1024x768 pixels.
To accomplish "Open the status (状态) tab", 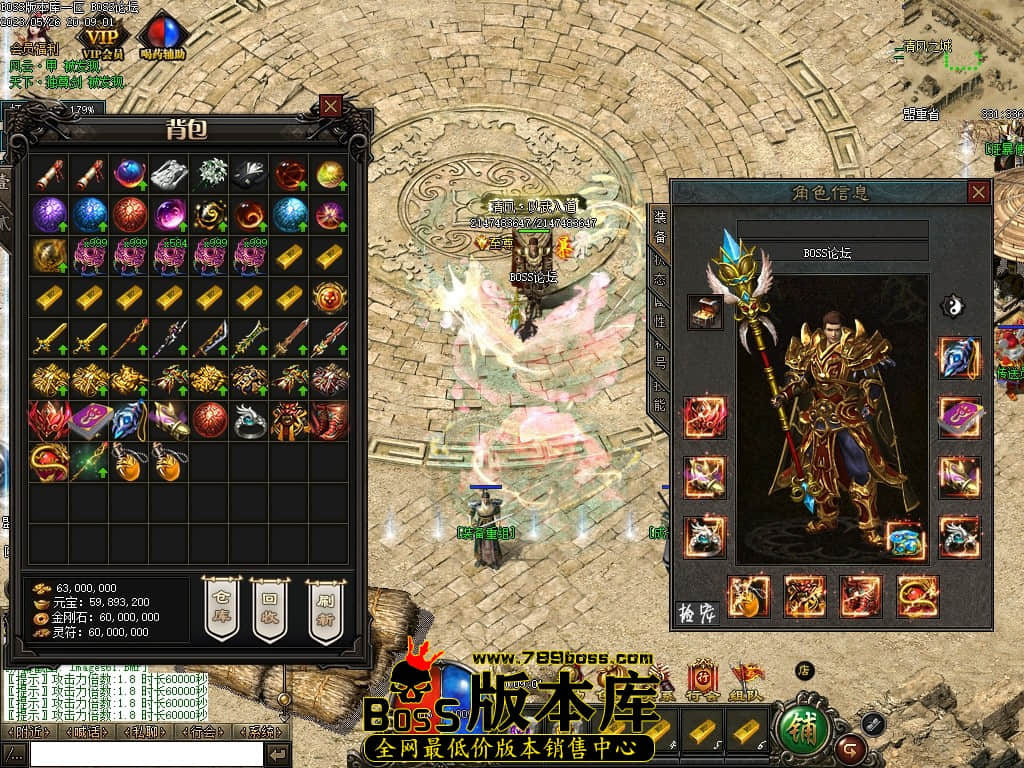I will coord(660,275).
